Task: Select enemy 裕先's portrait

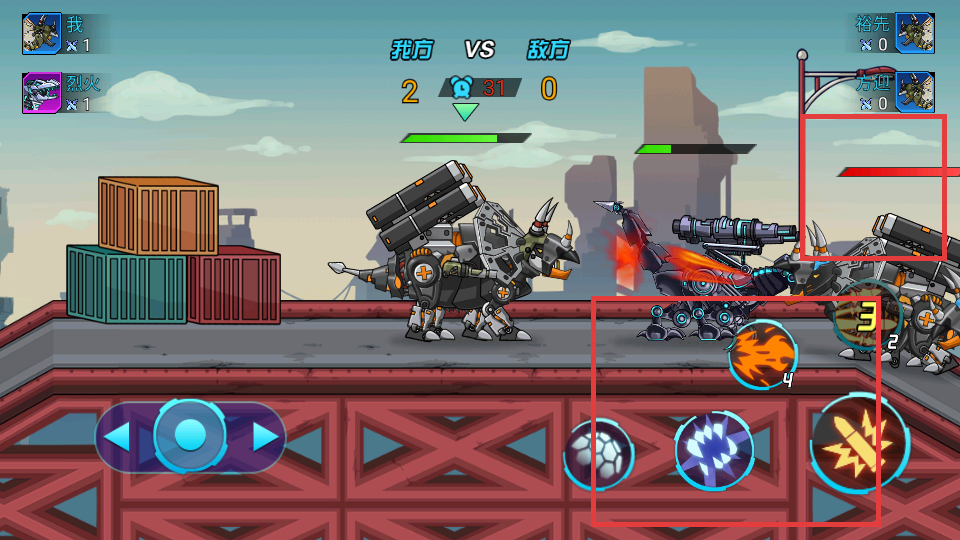Action: tap(914, 33)
